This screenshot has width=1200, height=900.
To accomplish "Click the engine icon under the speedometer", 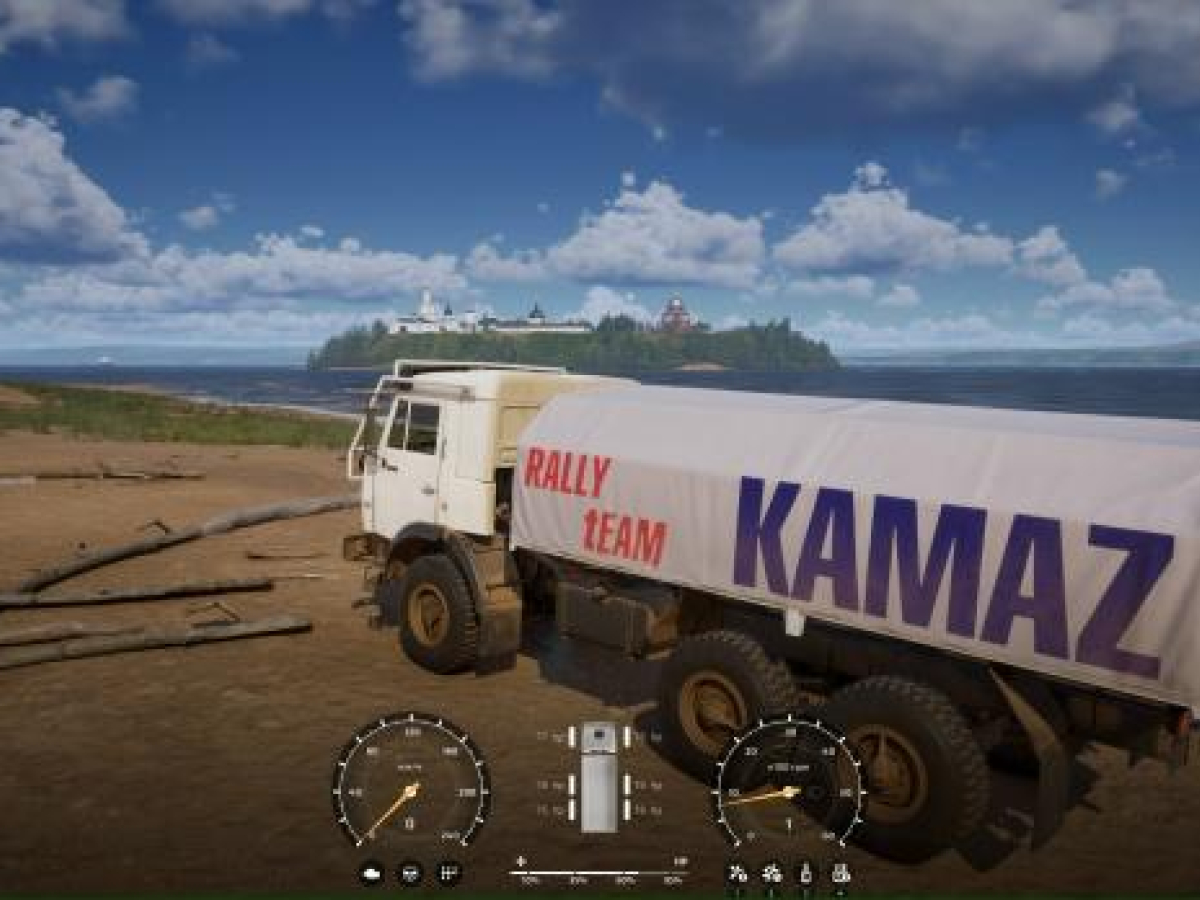I will pos(371,873).
